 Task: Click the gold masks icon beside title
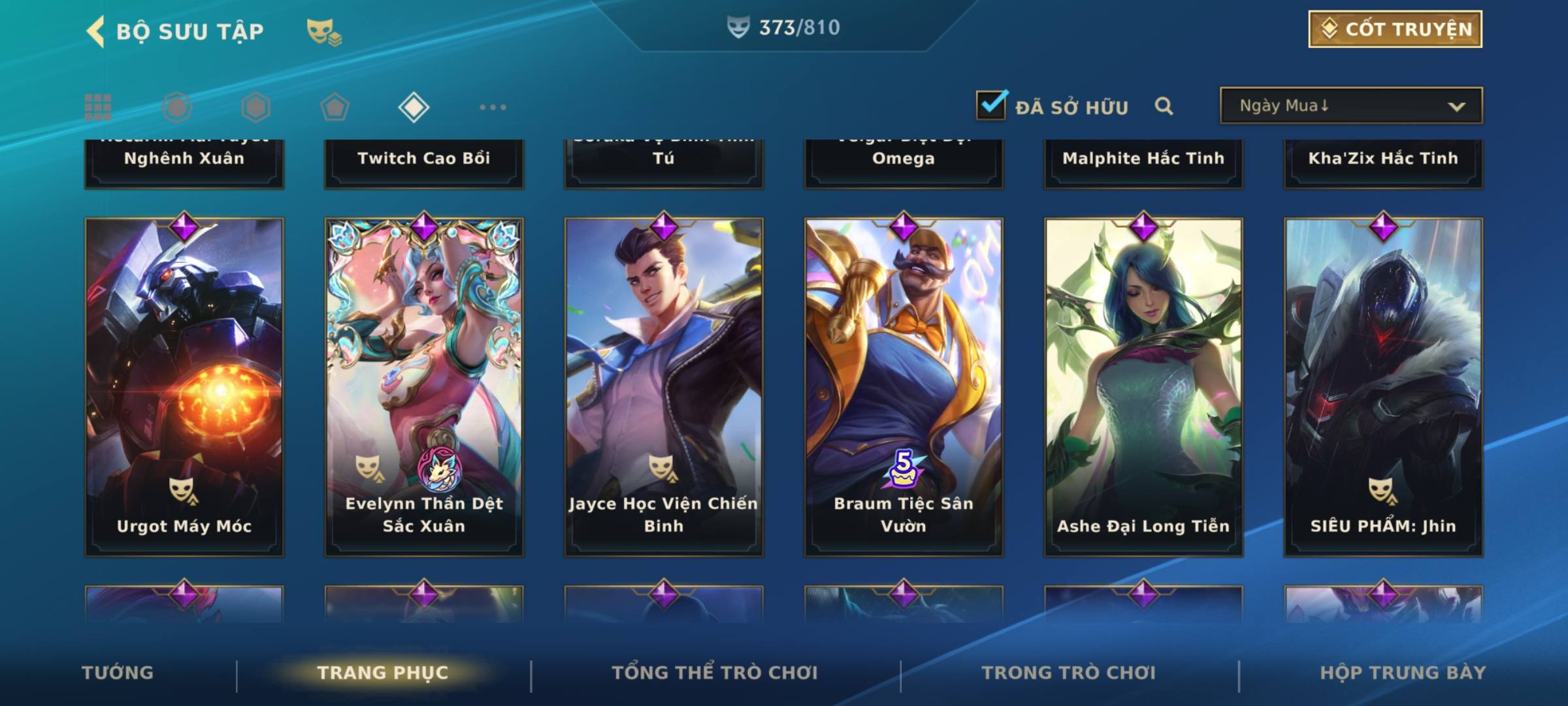[323, 31]
